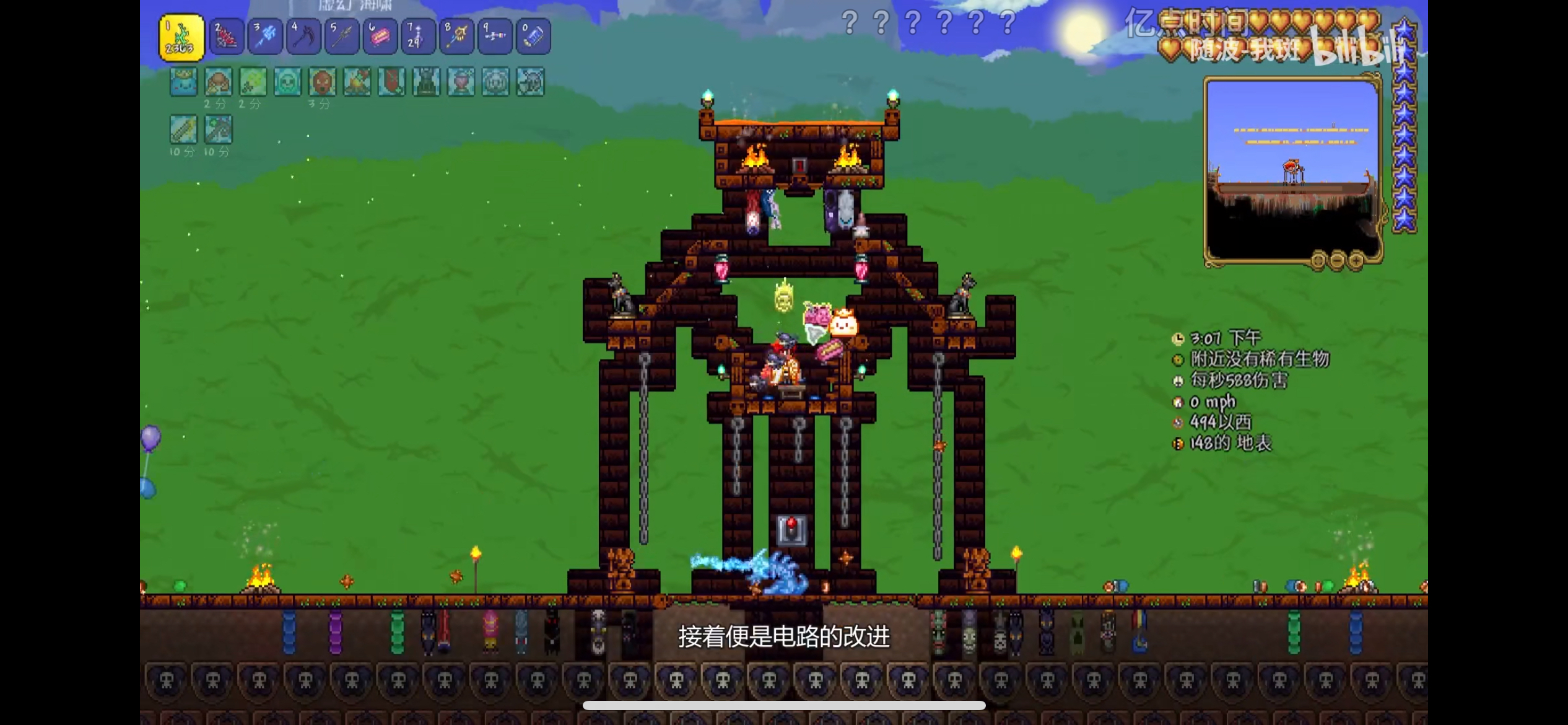Select the dark scythe in hotbar slot 4
Viewport: 1568px width, 725px height.
(303, 36)
